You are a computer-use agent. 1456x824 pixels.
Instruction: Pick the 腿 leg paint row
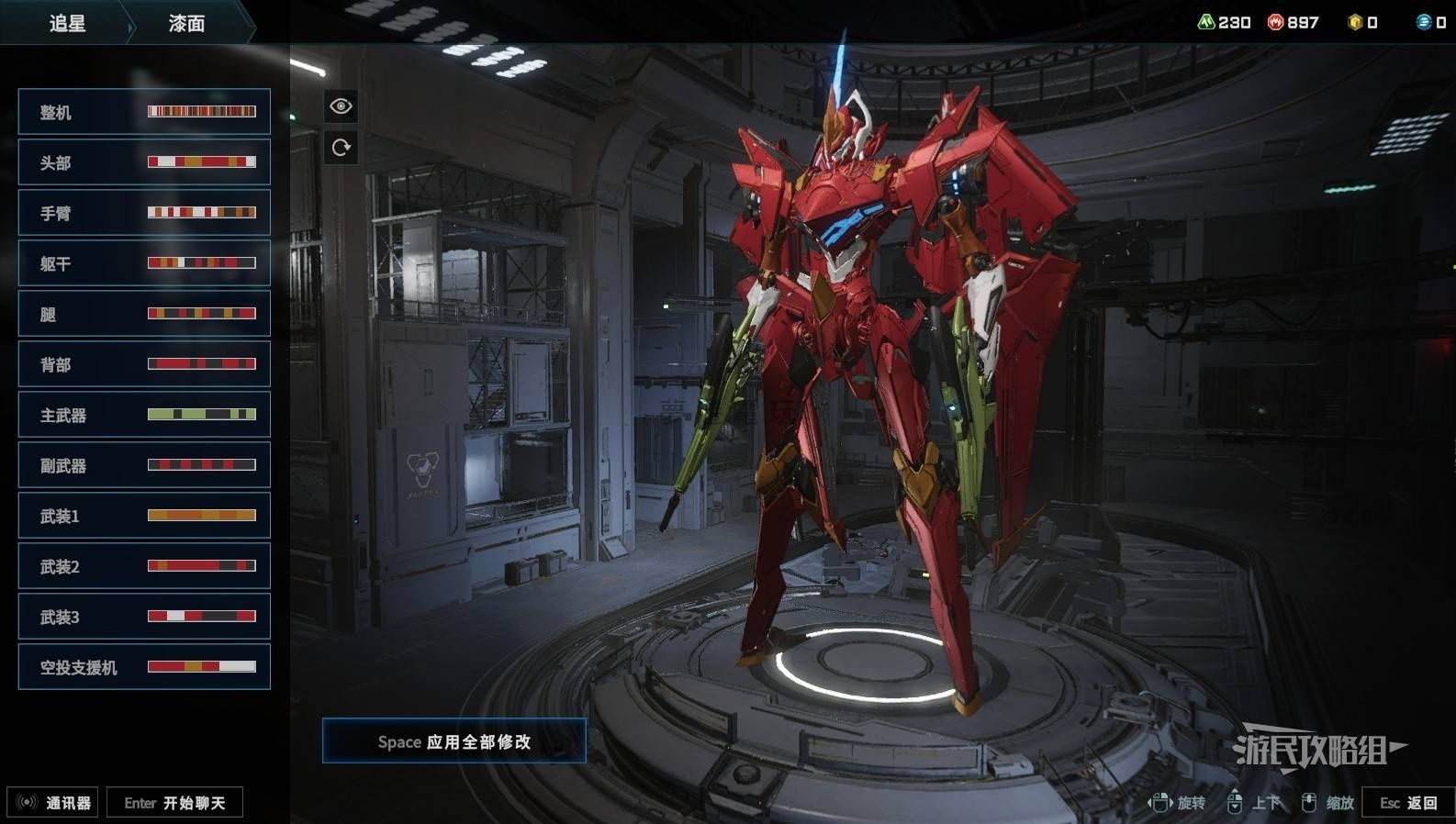(144, 314)
